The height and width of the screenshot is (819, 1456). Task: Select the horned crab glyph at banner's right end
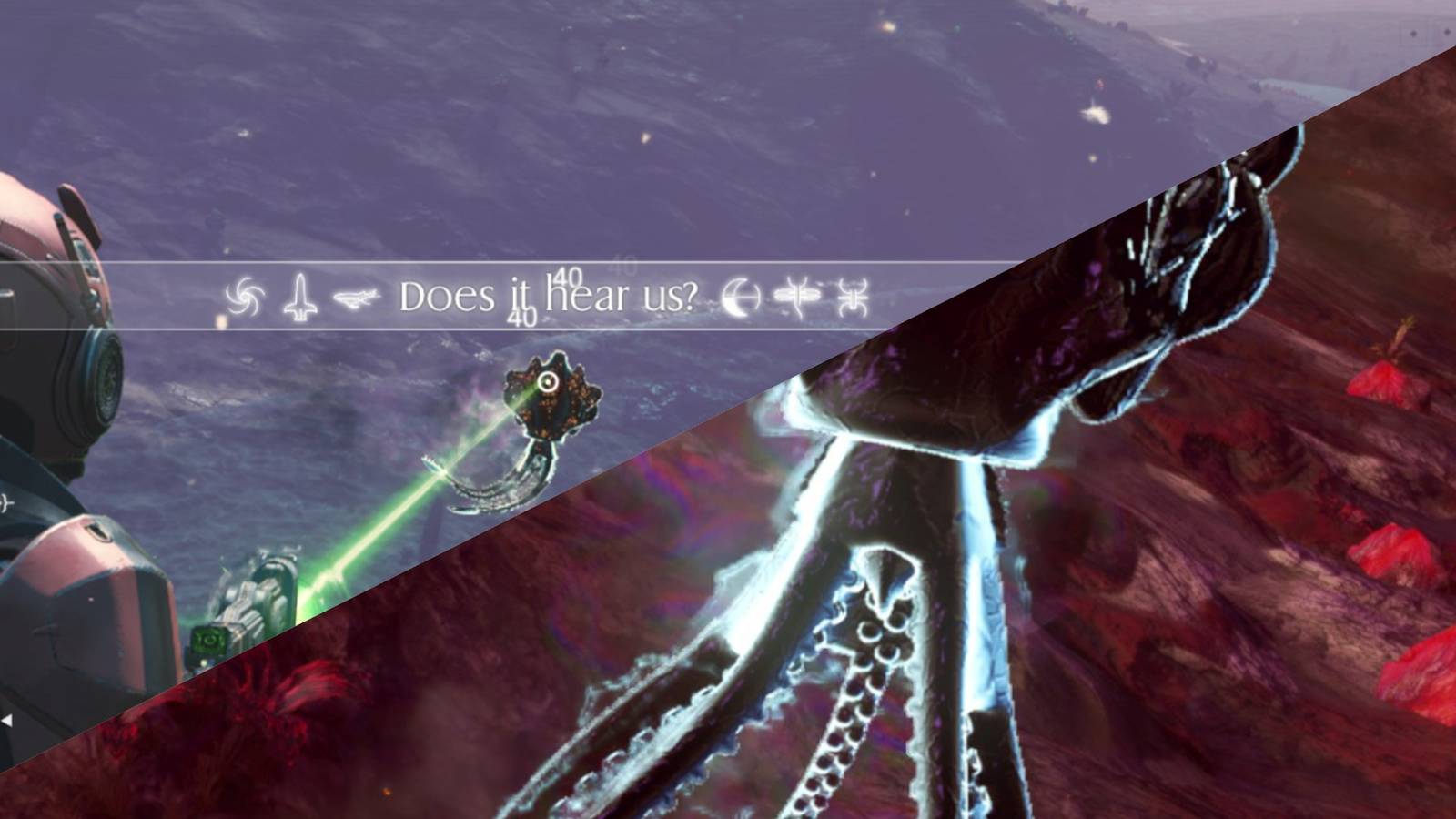coord(854,295)
